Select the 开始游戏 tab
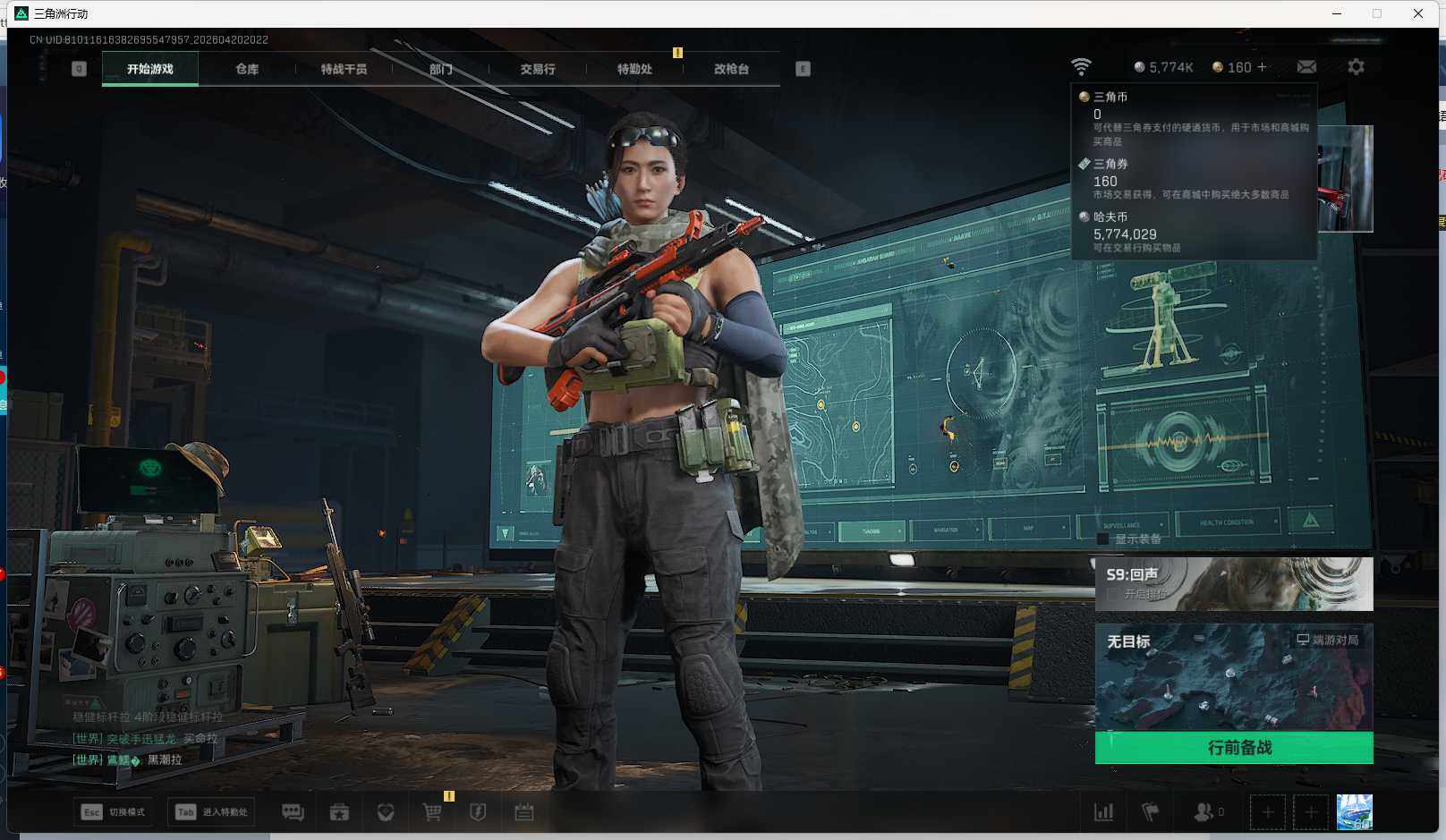This screenshot has height=840, width=1446. click(x=150, y=69)
